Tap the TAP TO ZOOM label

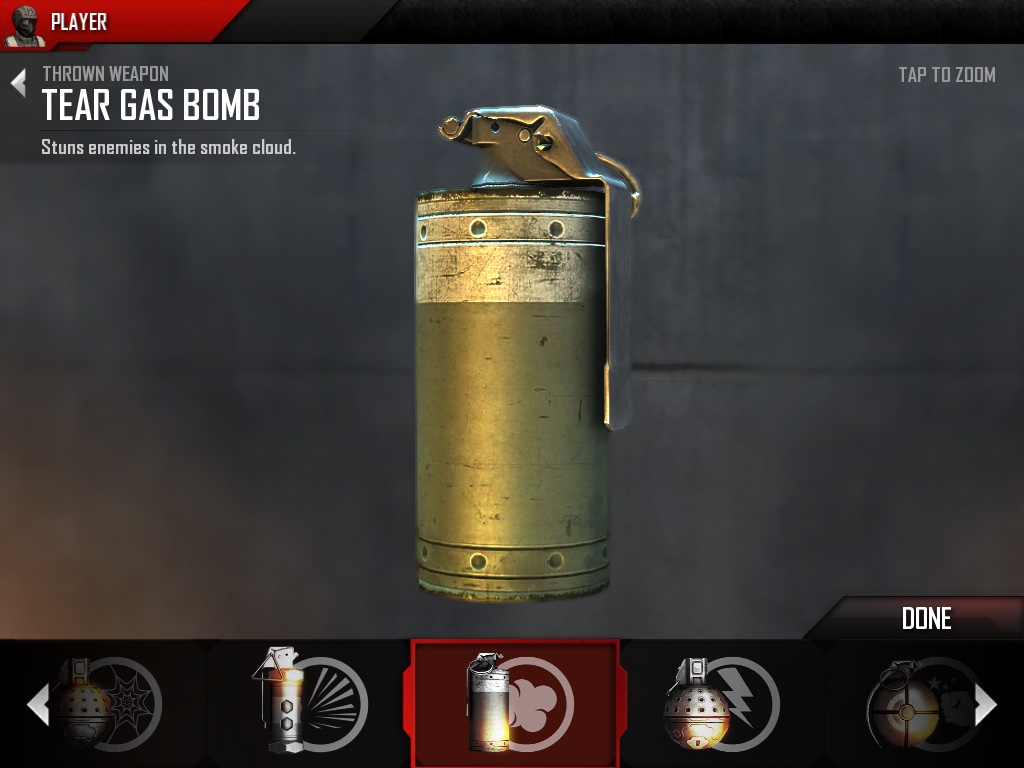click(946, 75)
